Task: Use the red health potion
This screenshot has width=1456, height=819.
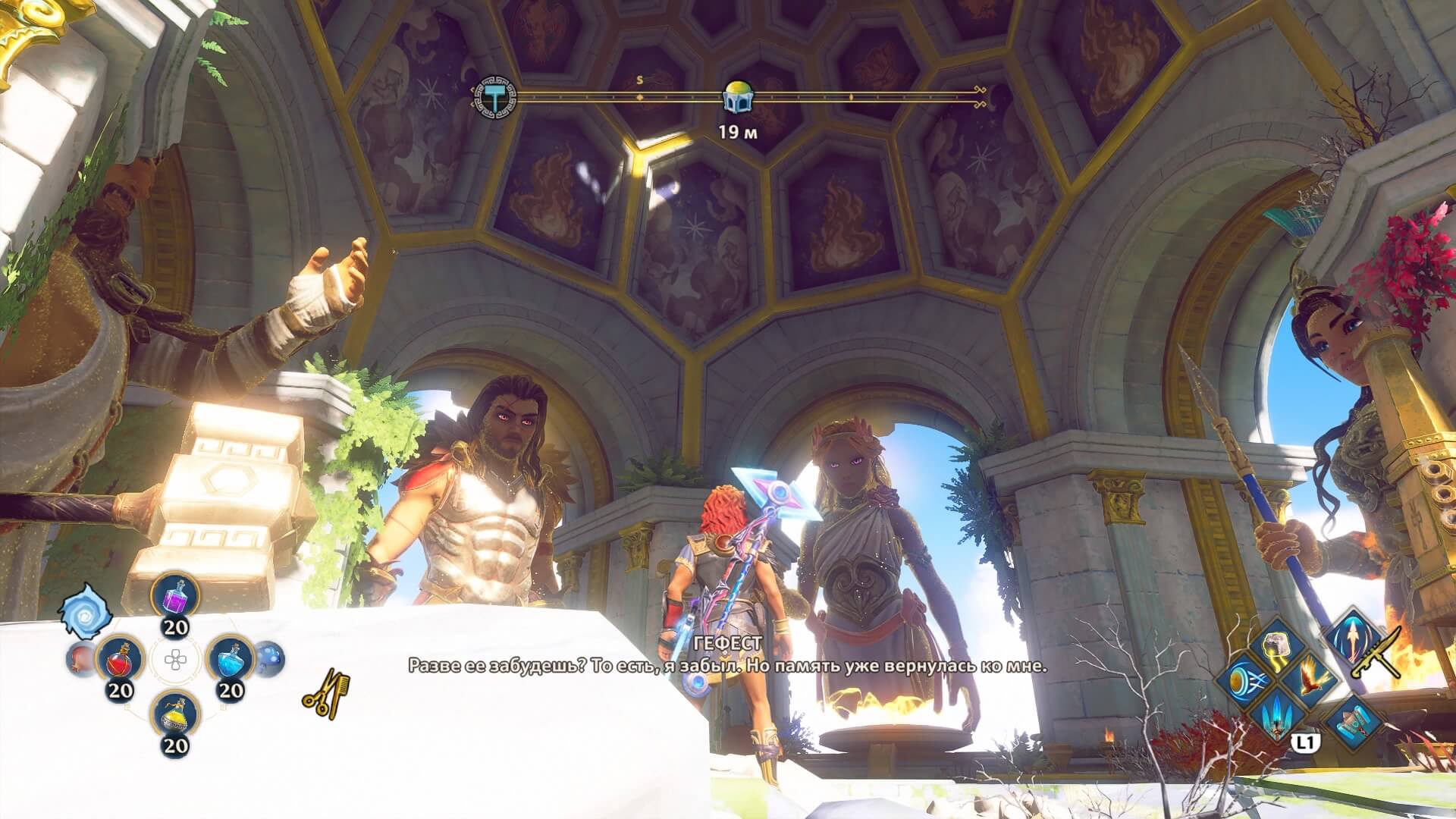Action: coord(121,660)
